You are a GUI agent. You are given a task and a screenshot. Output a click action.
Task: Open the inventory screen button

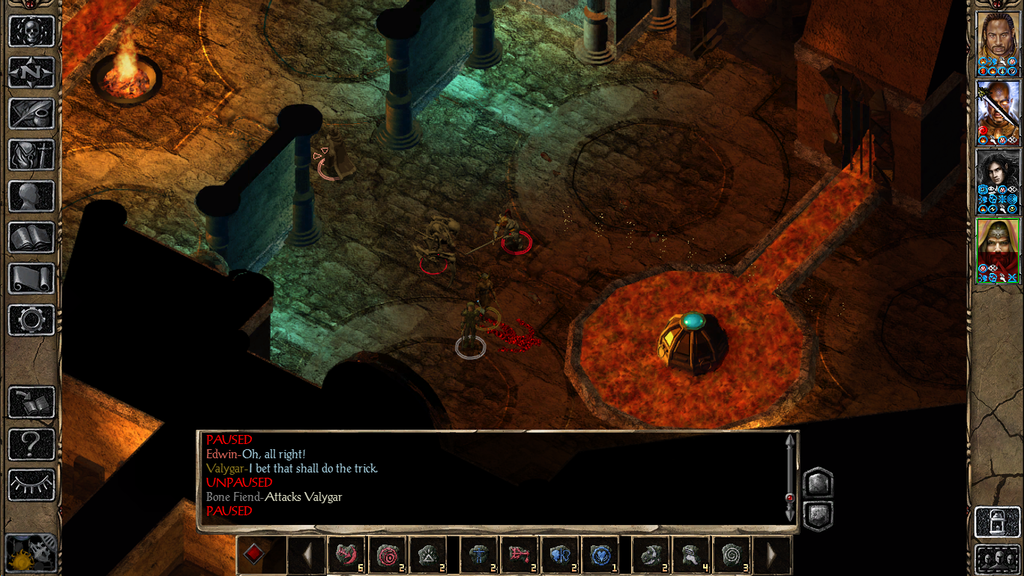click(31, 155)
